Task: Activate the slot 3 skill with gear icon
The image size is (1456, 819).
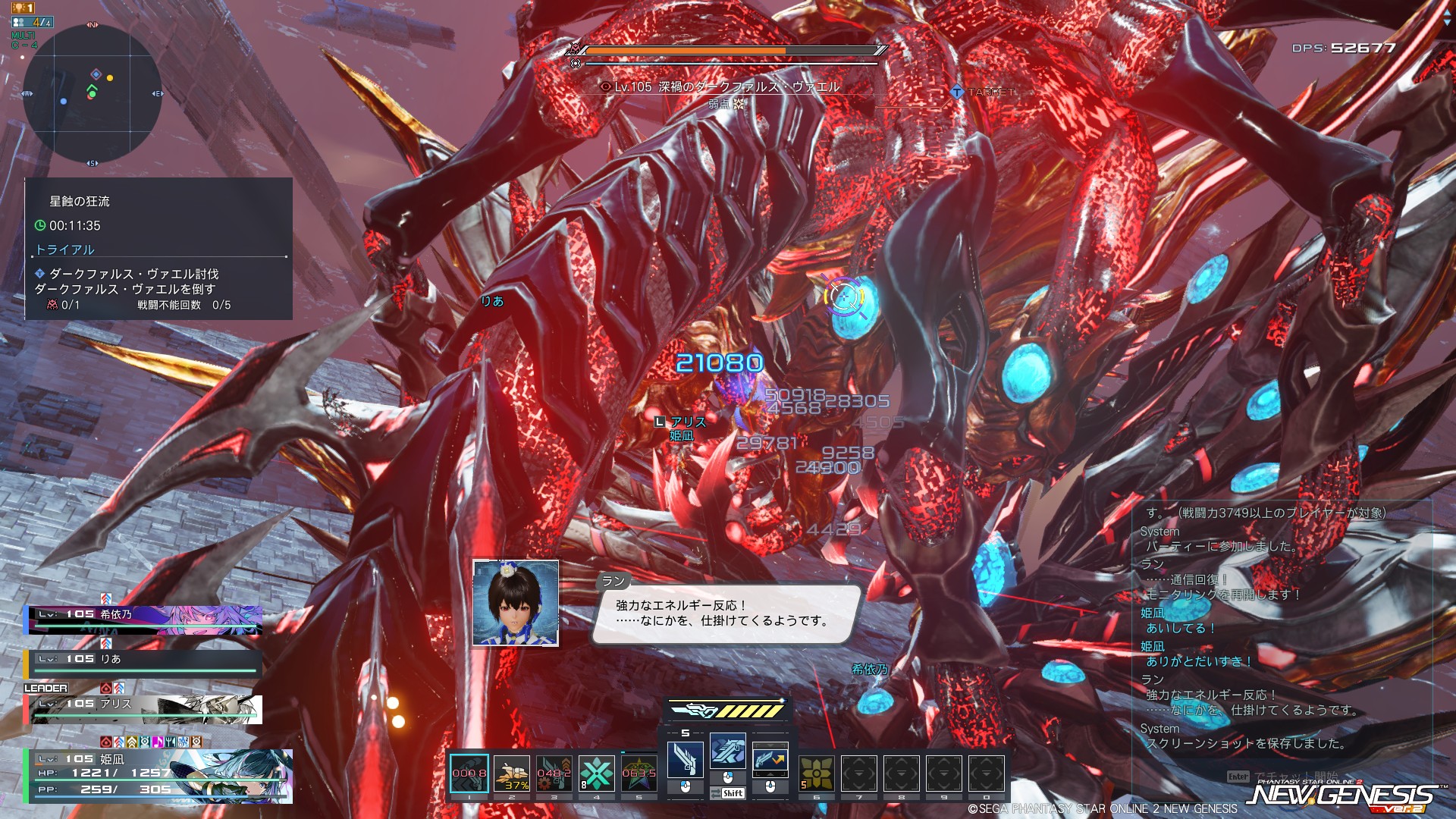Action: [x=554, y=773]
